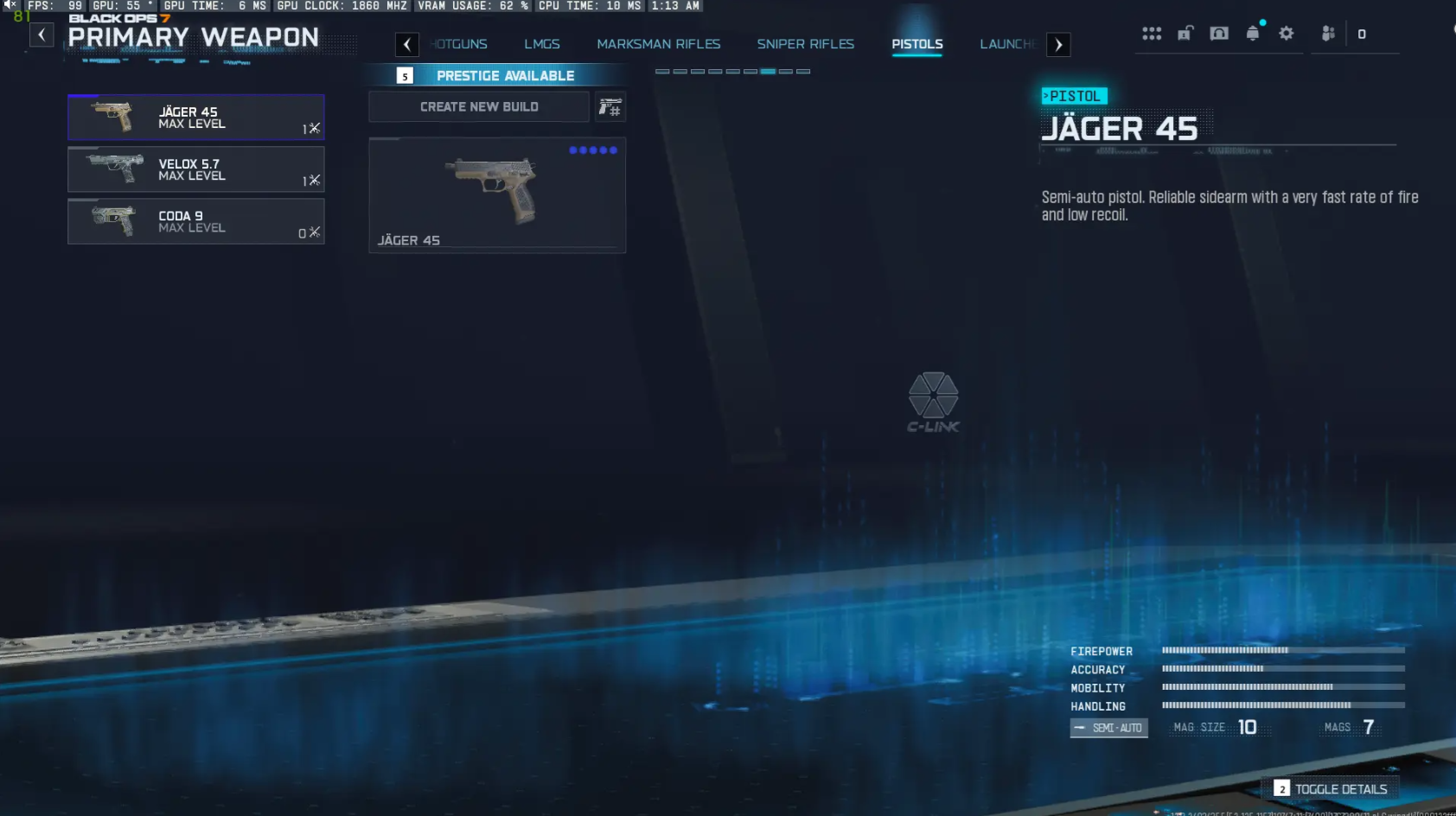Go back with the top-left back arrow
Image resolution: width=1456 pixels, height=816 pixels.
[42, 35]
